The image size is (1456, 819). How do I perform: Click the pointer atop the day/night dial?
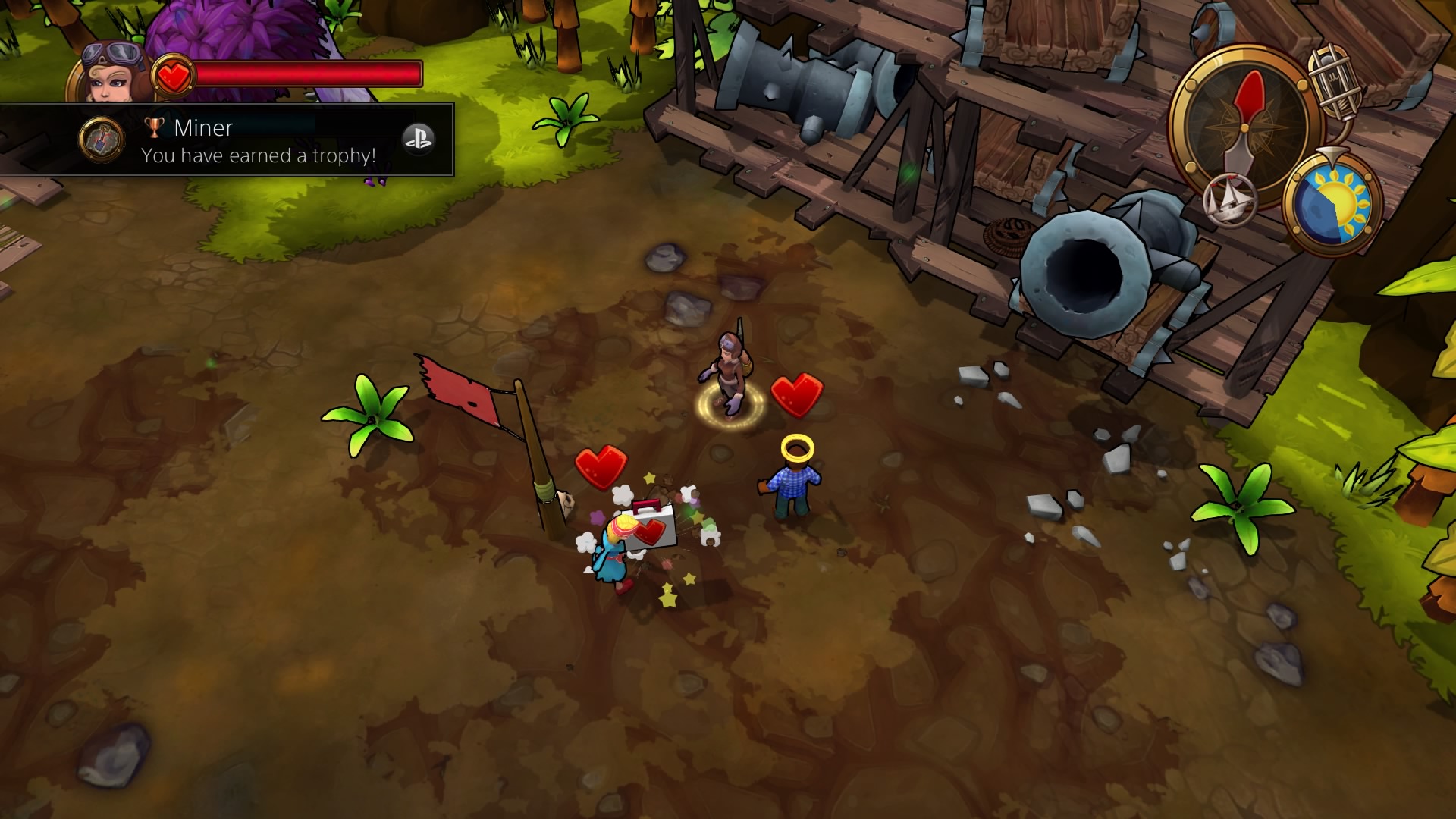tap(1332, 155)
